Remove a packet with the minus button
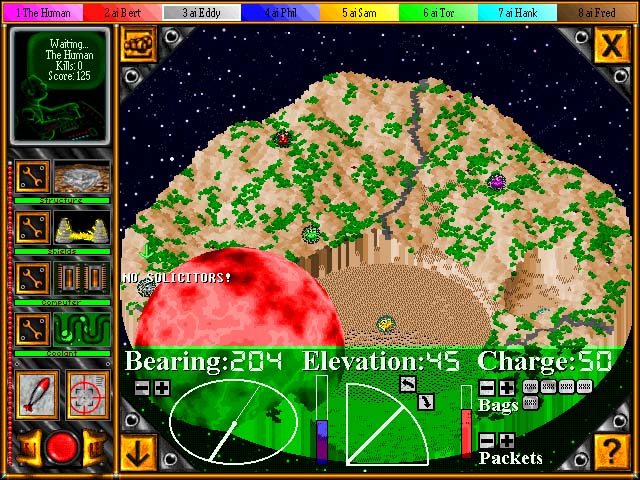The width and height of the screenshot is (640, 480). pos(487,440)
